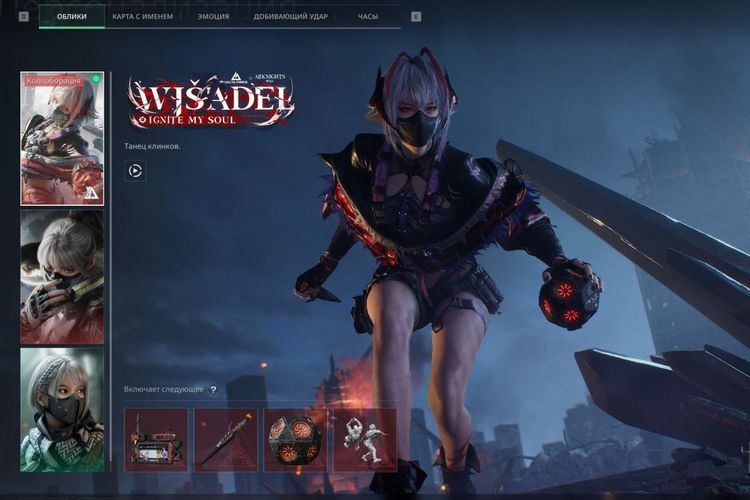View the red equipment box item
The height and width of the screenshot is (500, 750).
coord(156,439)
